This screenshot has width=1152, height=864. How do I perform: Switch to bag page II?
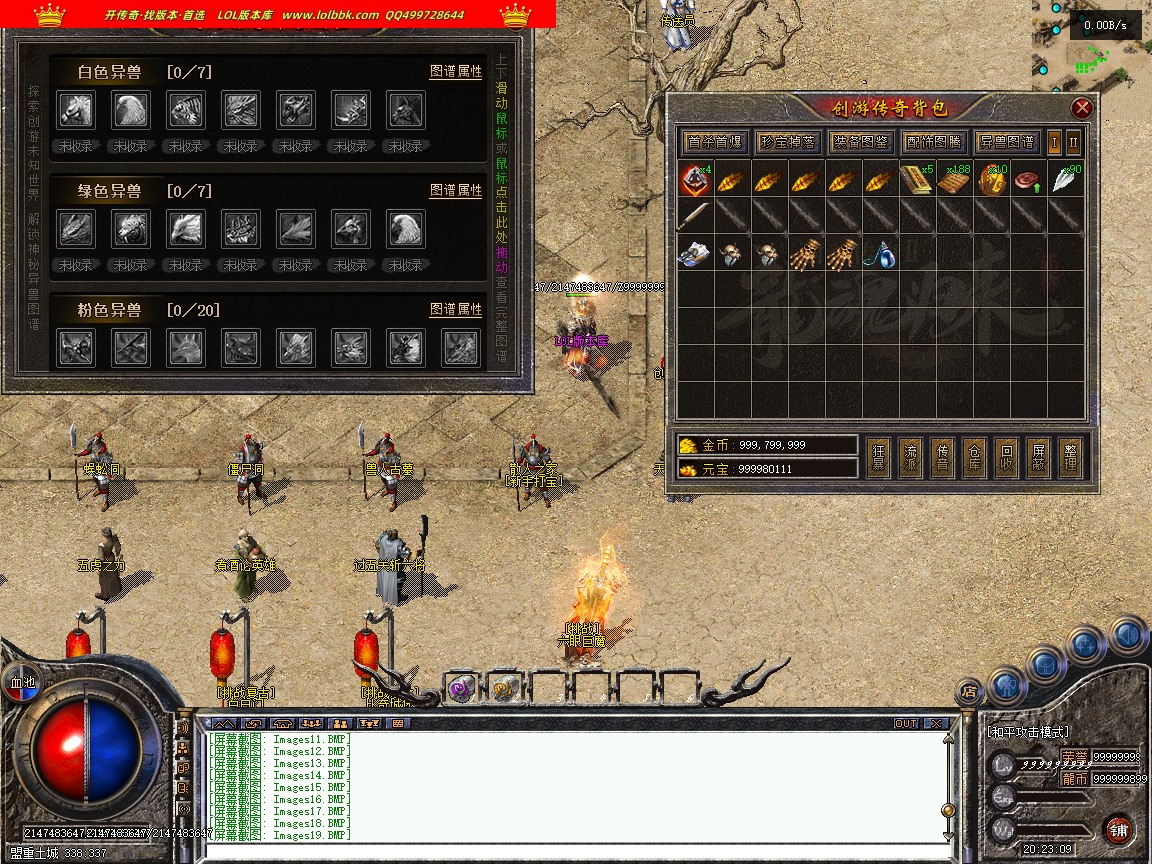(x=1074, y=142)
